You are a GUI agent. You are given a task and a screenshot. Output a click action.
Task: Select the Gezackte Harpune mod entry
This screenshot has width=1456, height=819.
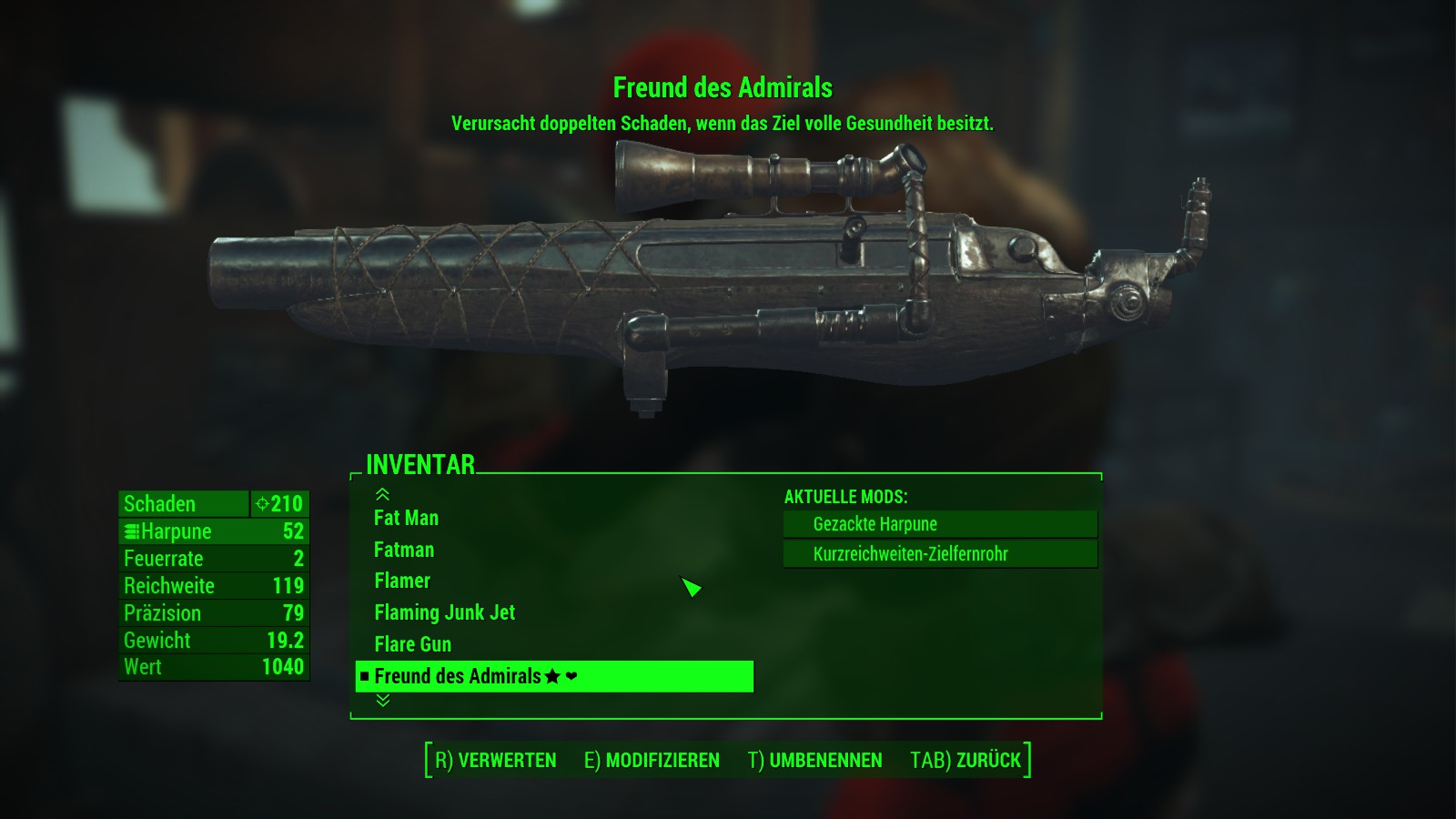point(939,524)
